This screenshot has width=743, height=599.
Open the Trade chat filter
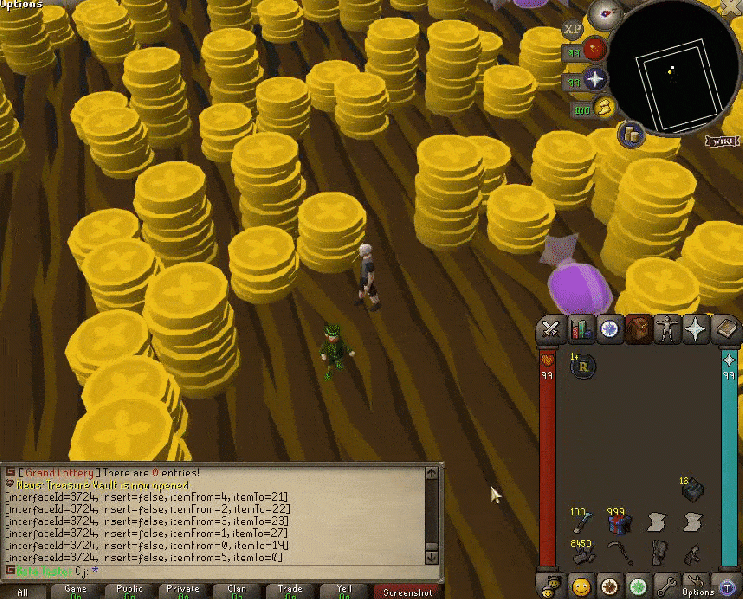[291, 591]
